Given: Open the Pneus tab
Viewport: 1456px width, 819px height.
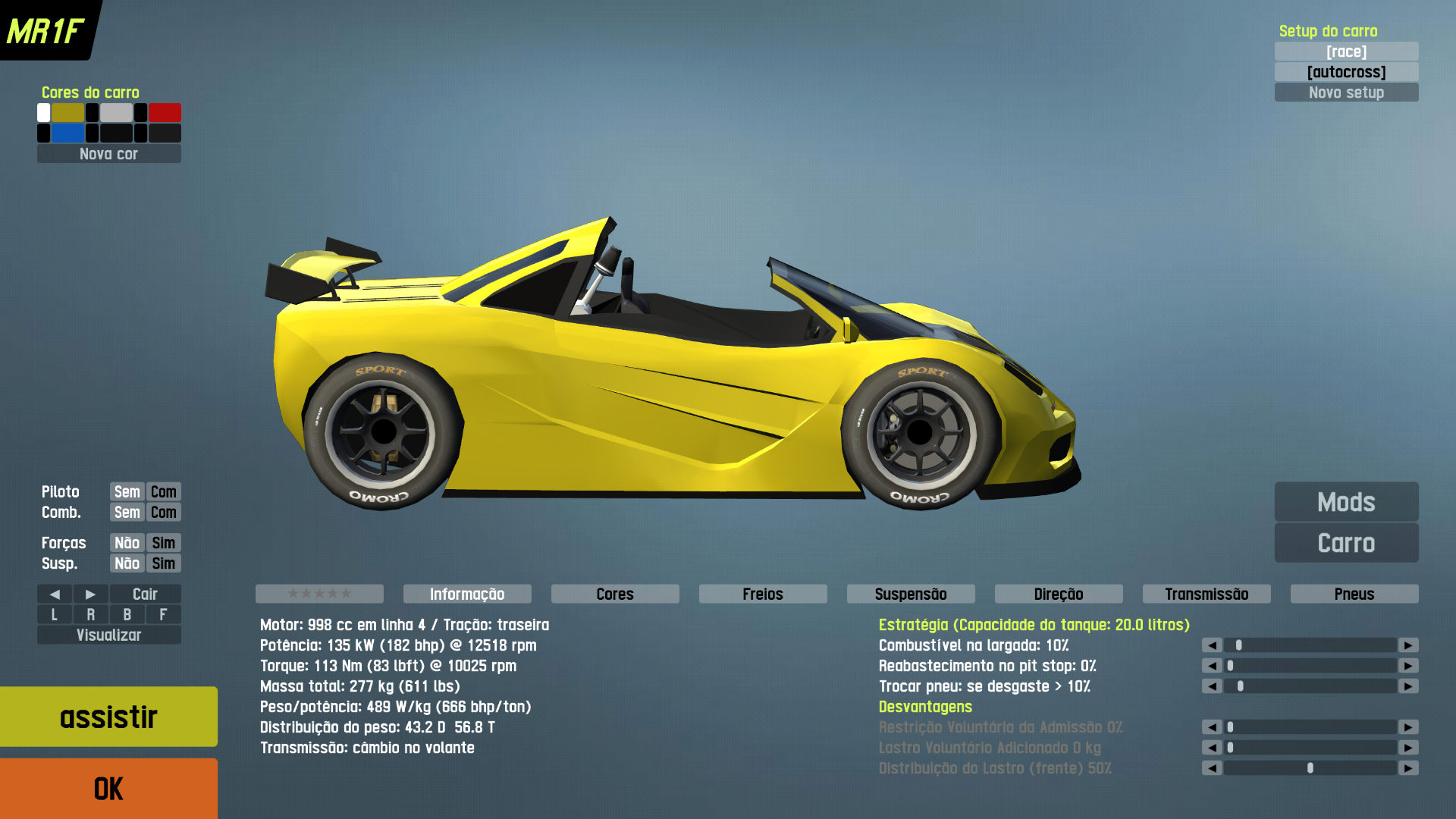Looking at the screenshot, I should coord(1354,594).
